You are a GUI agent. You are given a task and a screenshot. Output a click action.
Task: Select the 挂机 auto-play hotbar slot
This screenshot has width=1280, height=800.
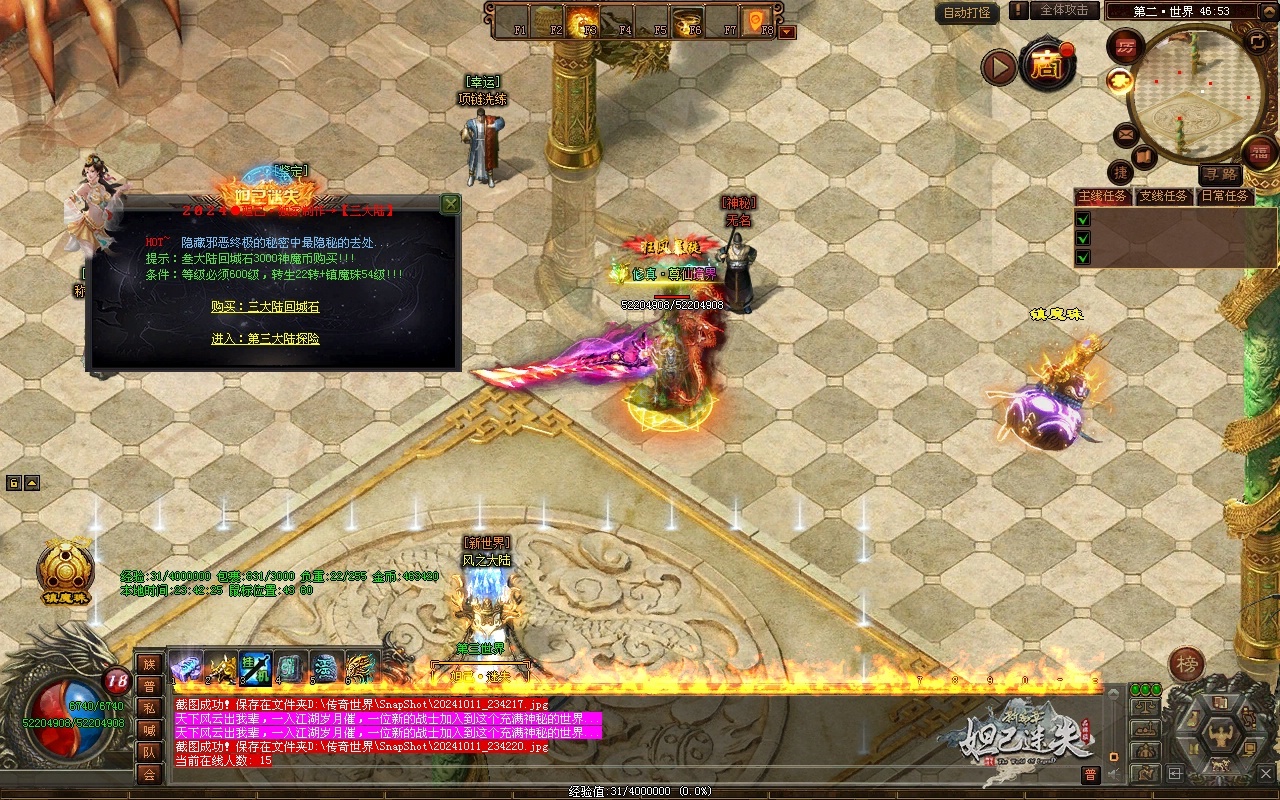point(255,667)
